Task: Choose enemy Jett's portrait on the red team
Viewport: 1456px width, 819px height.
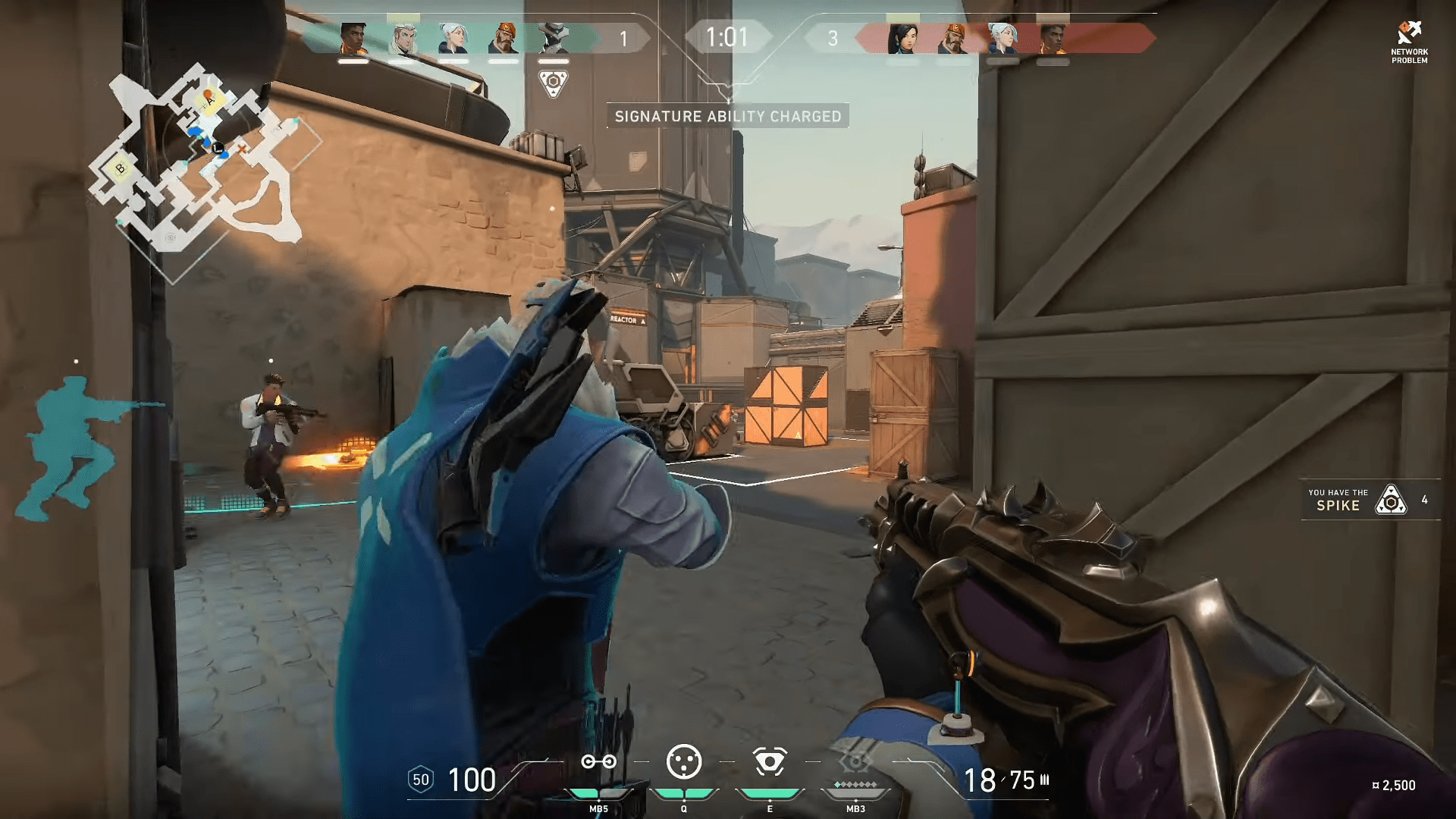Action: [1003, 38]
